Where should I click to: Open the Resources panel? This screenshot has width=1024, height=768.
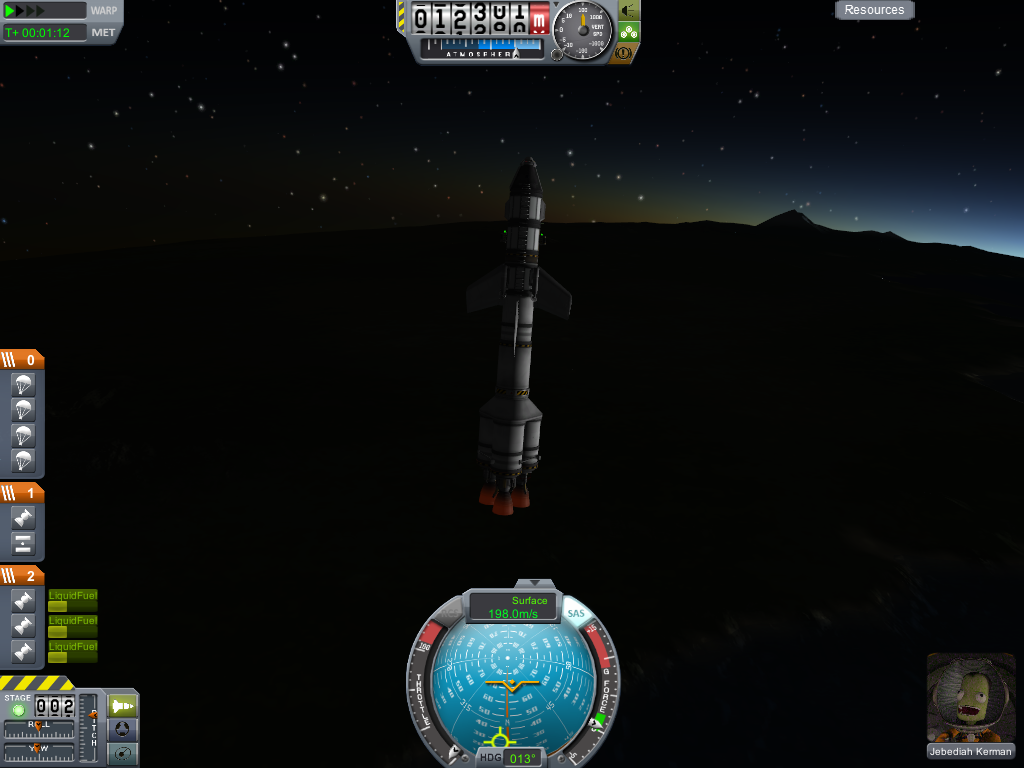click(874, 10)
